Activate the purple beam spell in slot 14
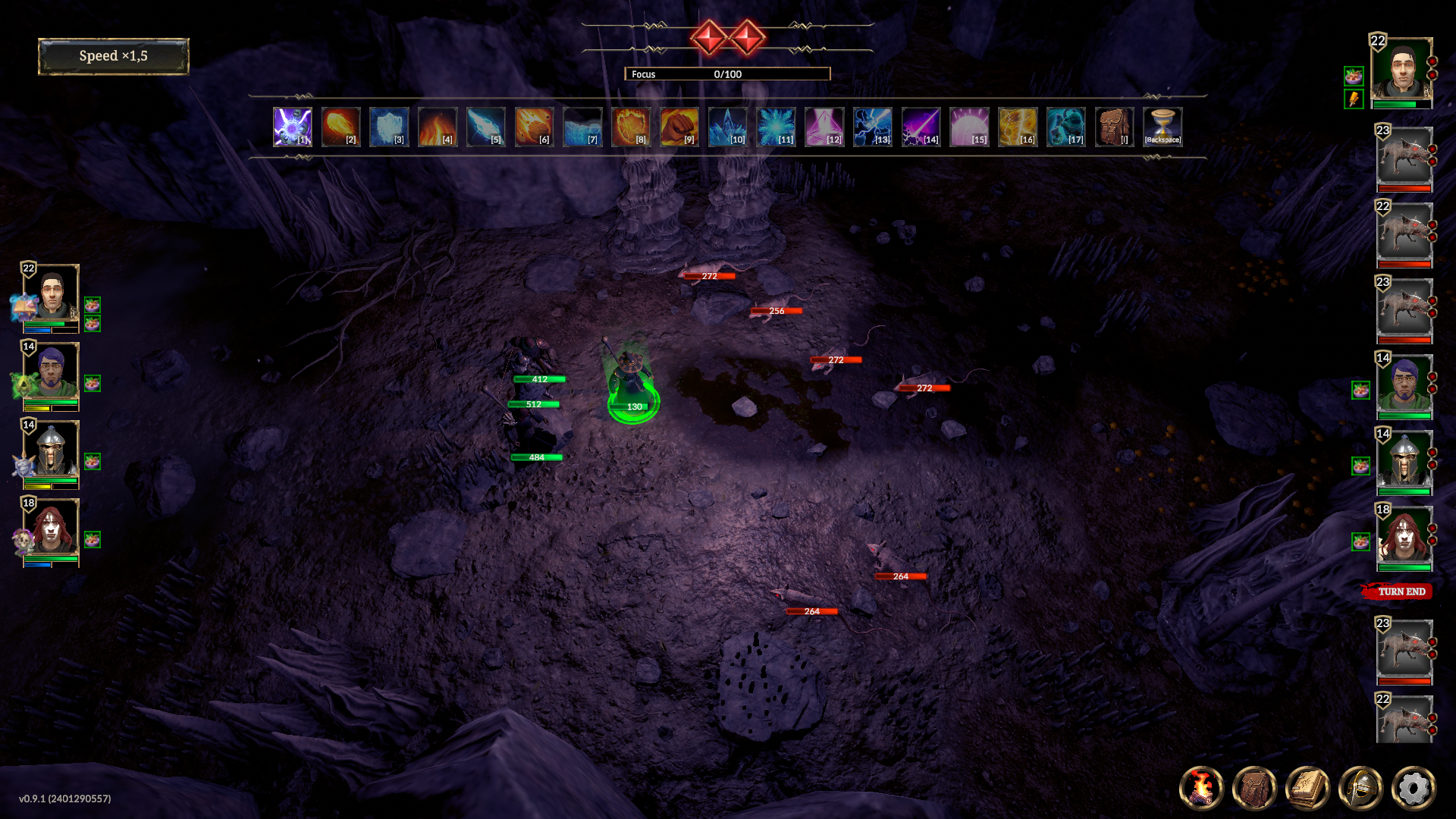The height and width of the screenshot is (819, 1456). [921, 127]
